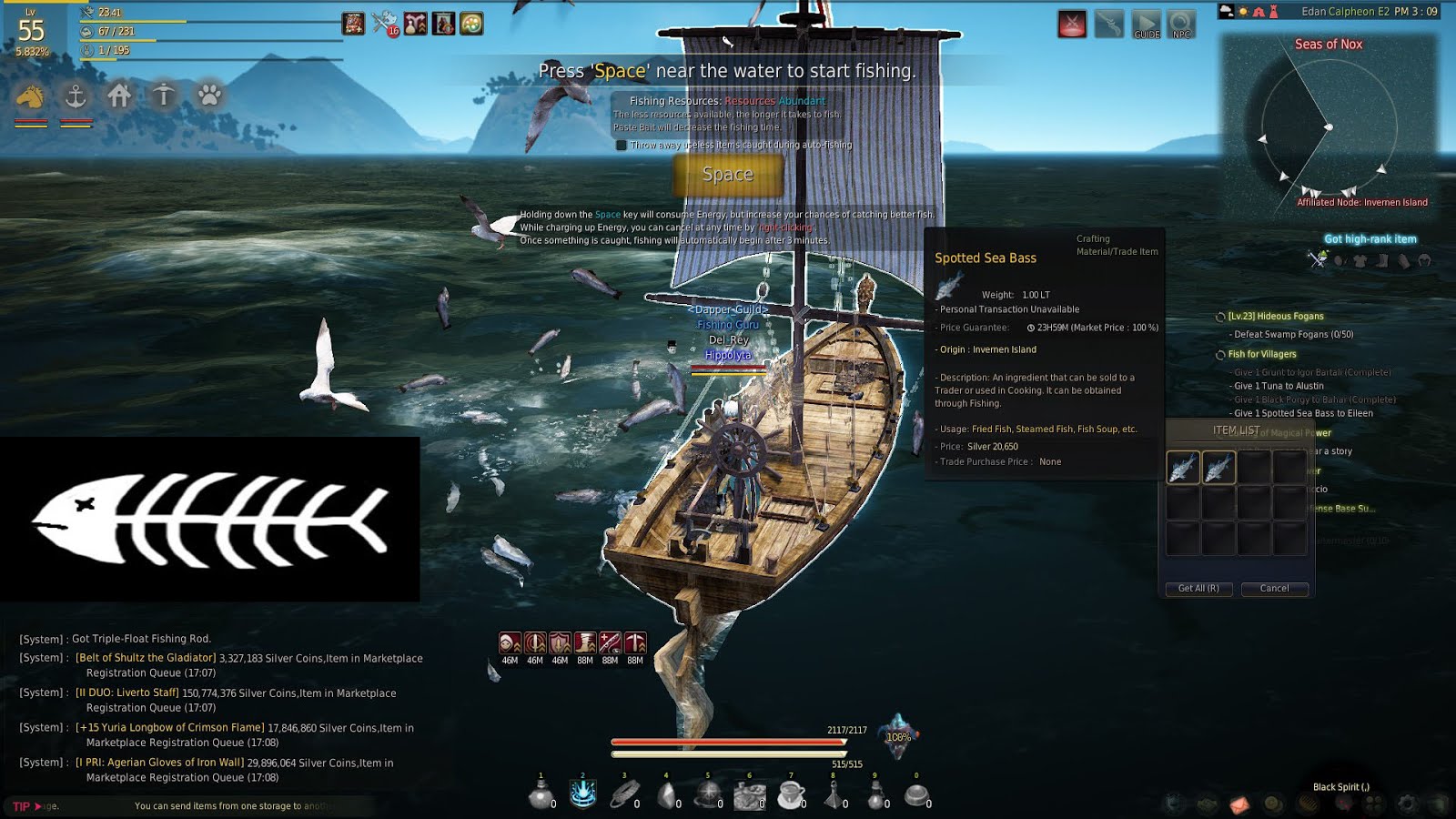Toggle tracking for the Hideous Fogans quest
1456x819 pixels.
click(x=1219, y=316)
